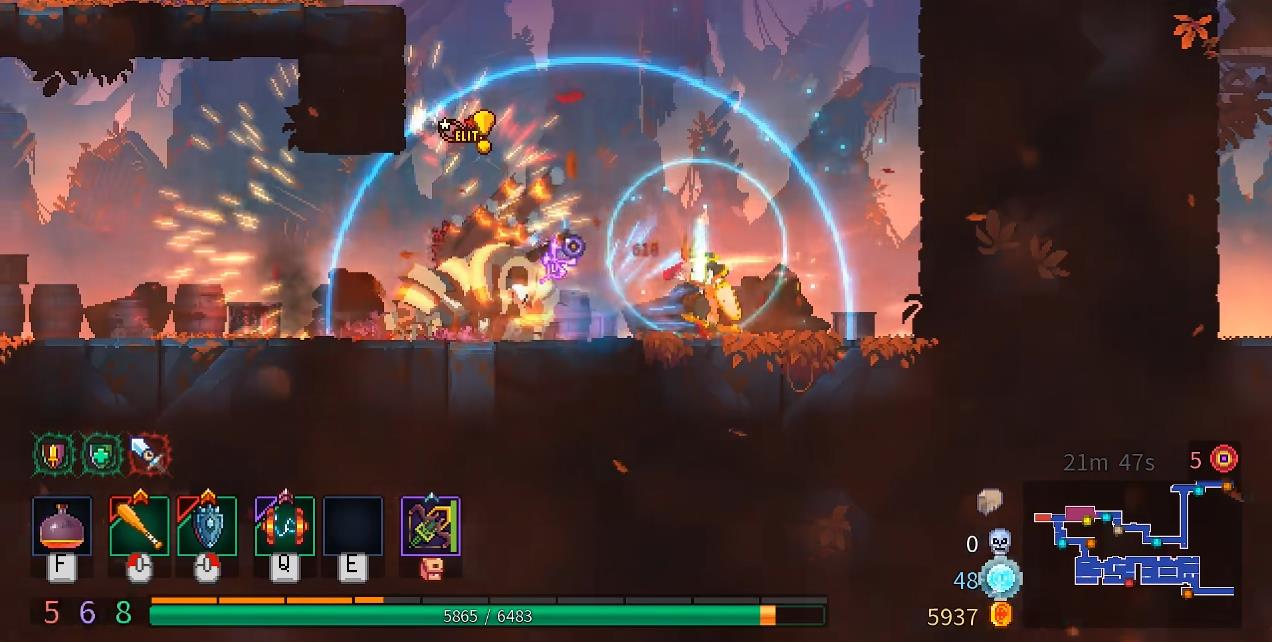The width and height of the screenshot is (1272, 642).
Task: Open the backpack crossbow item slot
Action: (430, 526)
